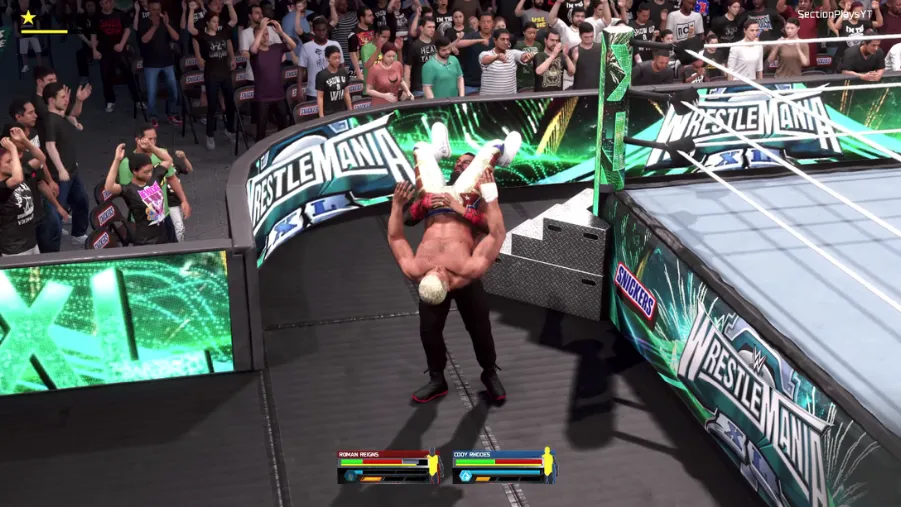Select Cody Rhodes' payback ability icon

(x=466, y=476)
